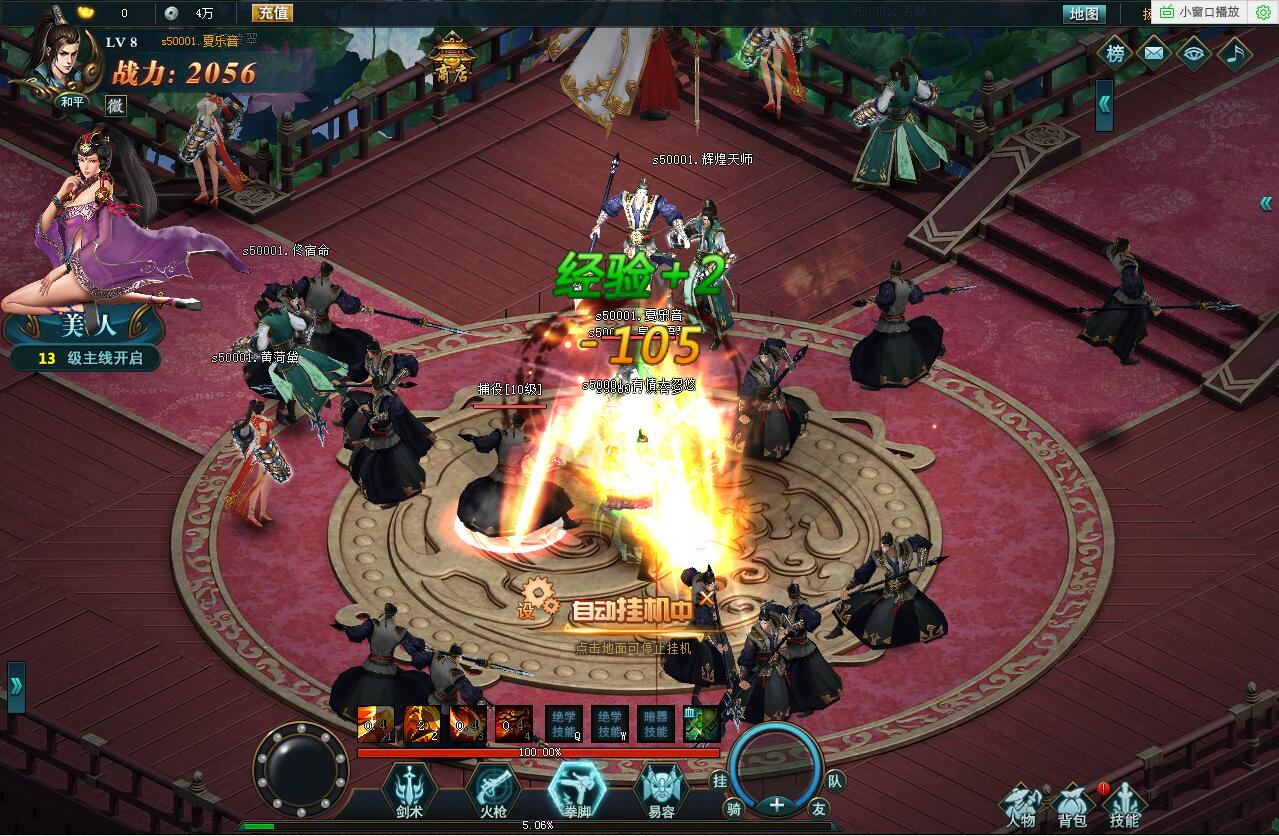Toggle the music note sound icon
Image resolution: width=1279 pixels, height=836 pixels.
(x=1234, y=54)
